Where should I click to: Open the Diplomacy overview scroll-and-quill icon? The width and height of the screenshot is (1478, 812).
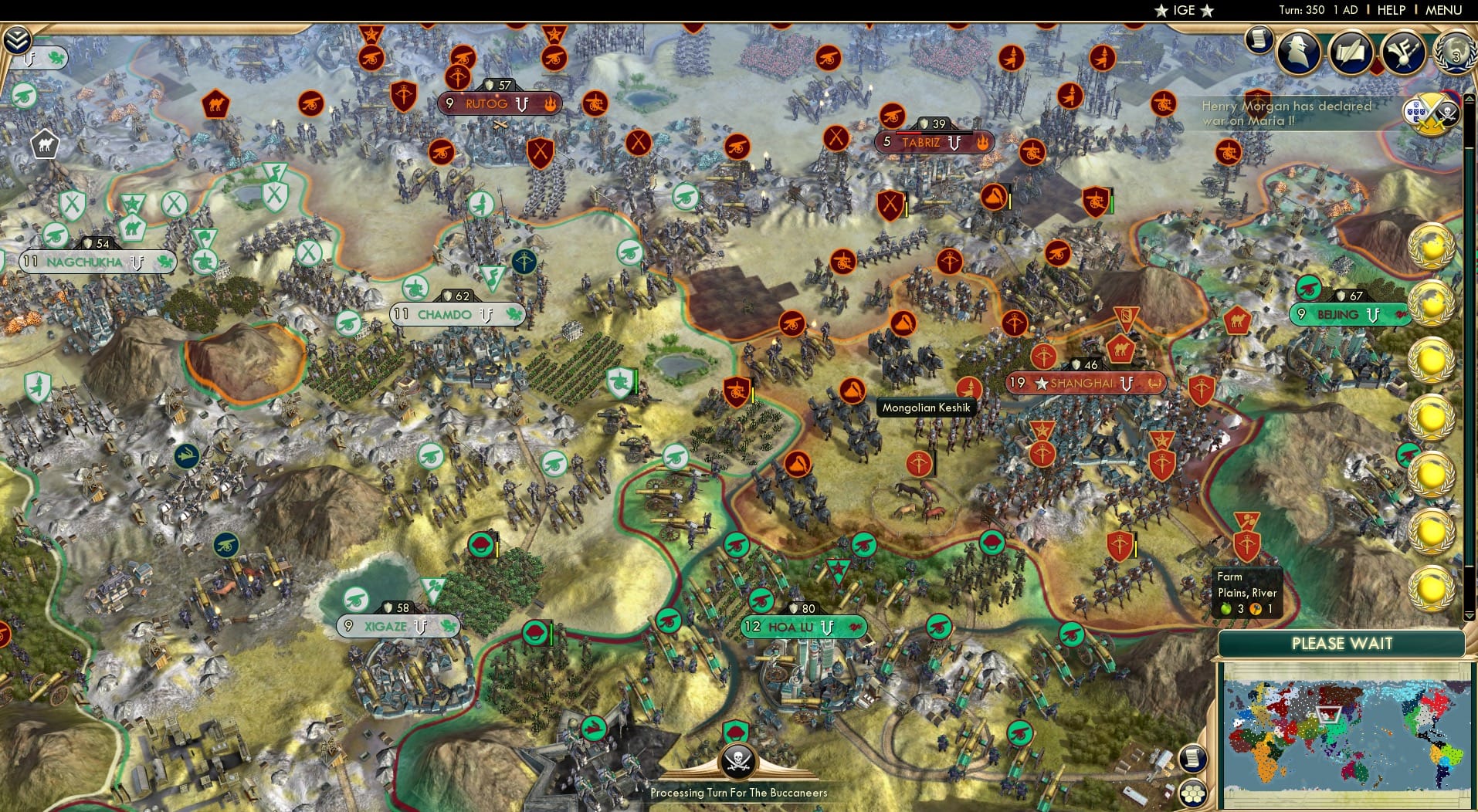click(x=1351, y=52)
